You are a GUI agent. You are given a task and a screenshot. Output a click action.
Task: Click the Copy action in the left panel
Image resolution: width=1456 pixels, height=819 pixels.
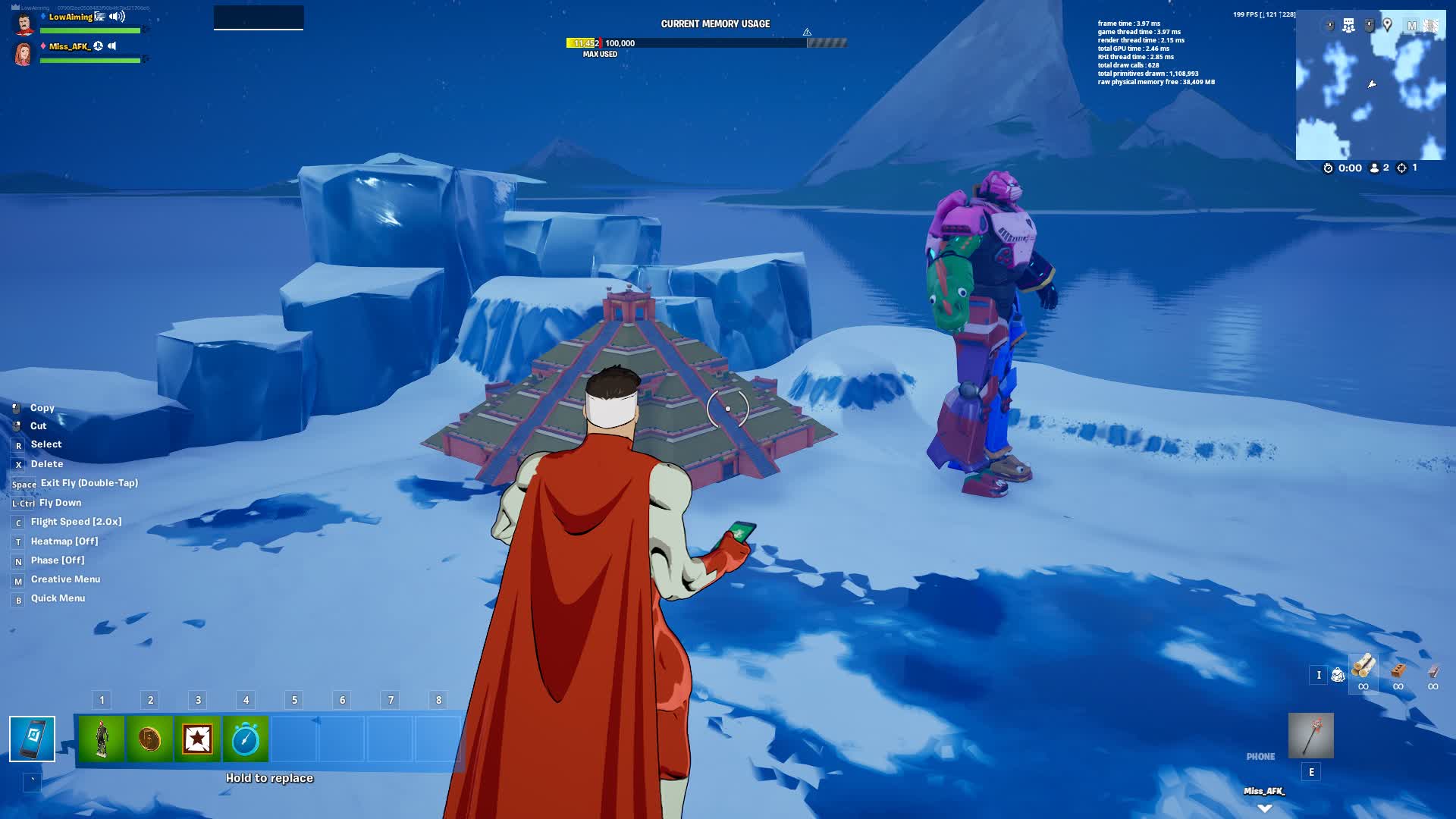[x=42, y=408]
